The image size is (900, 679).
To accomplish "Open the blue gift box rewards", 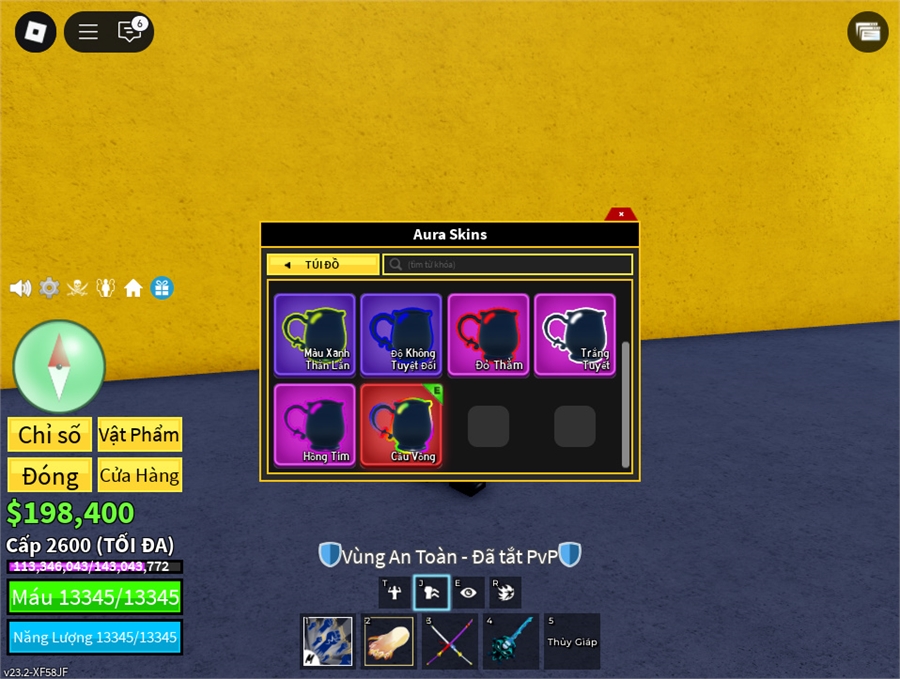I will click(162, 288).
